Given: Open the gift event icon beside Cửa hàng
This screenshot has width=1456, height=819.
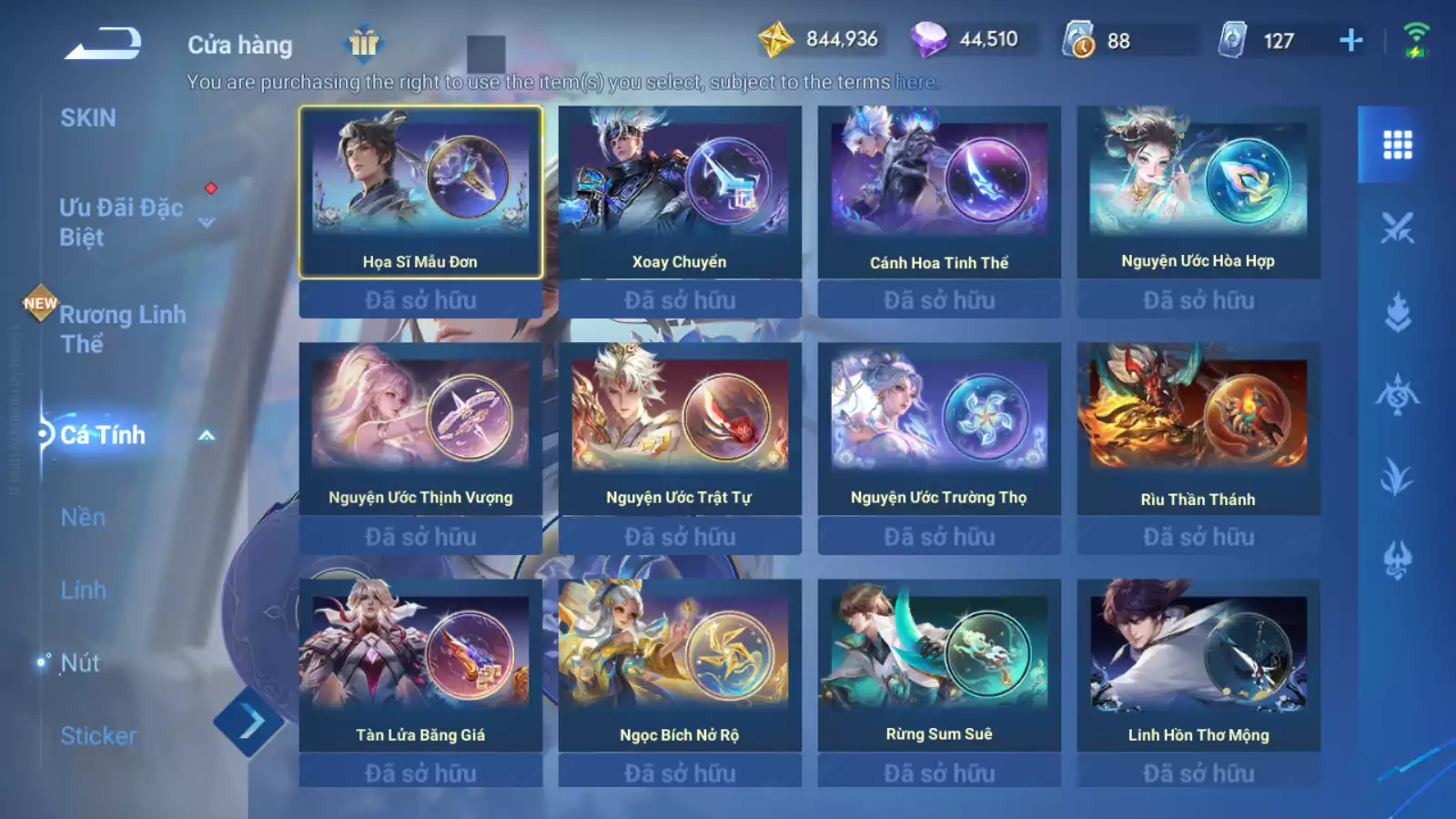Looking at the screenshot, I should coord(364,45).
